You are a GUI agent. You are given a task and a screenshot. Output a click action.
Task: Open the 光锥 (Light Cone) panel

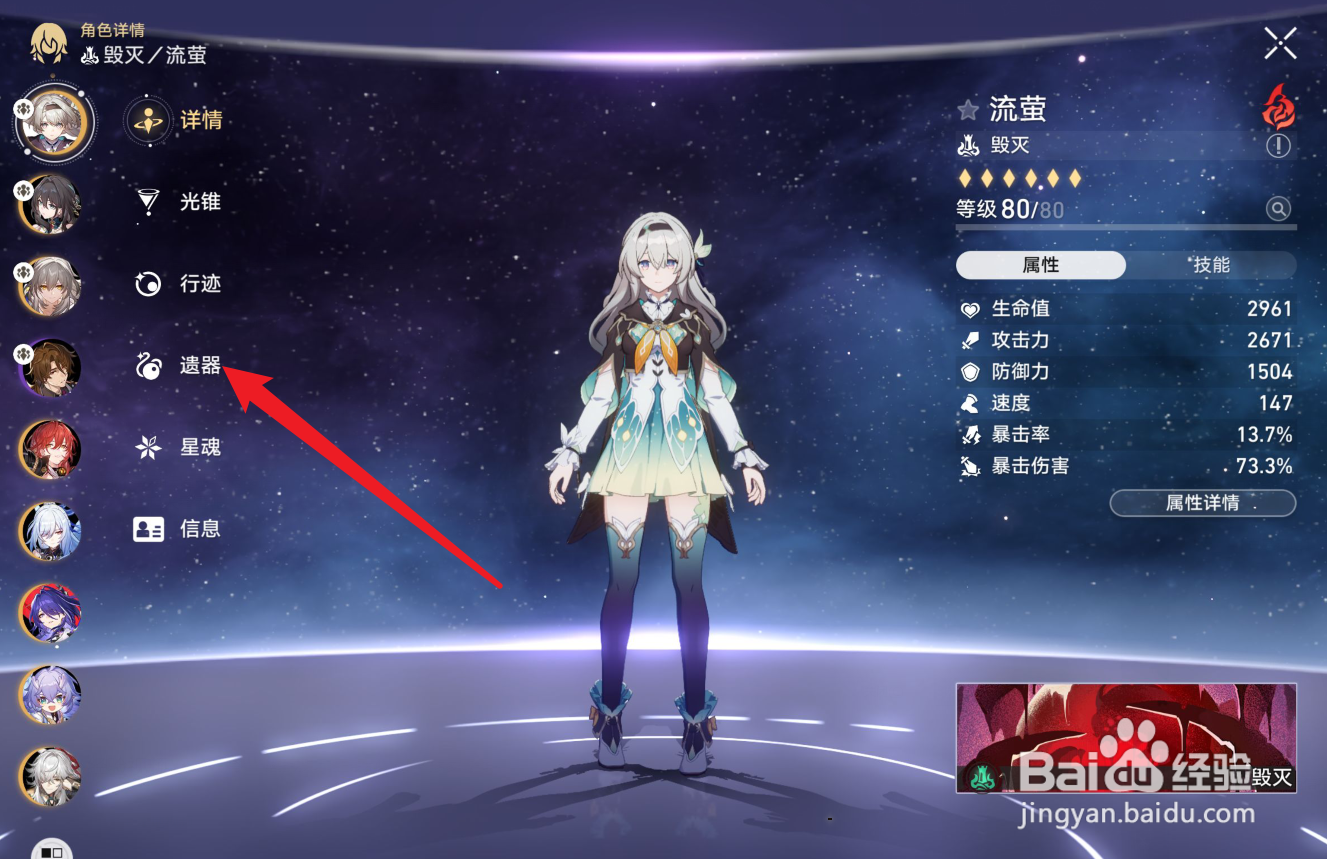pos(200,202)
